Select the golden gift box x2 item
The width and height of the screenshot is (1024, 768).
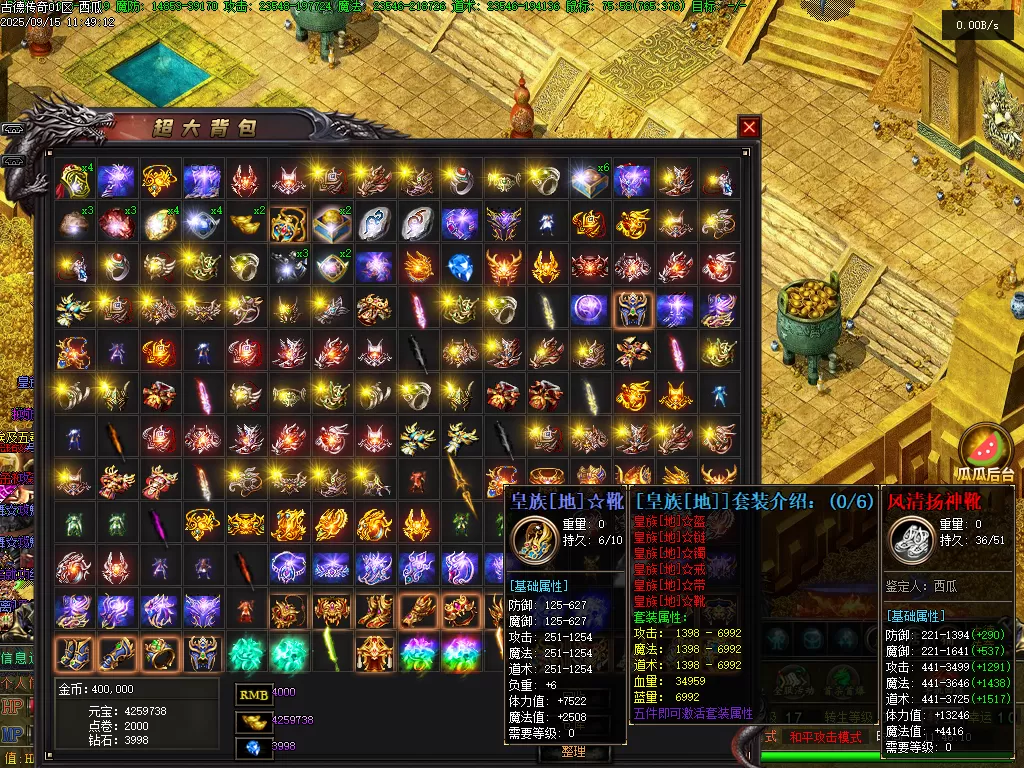click(x=332, y=223)
